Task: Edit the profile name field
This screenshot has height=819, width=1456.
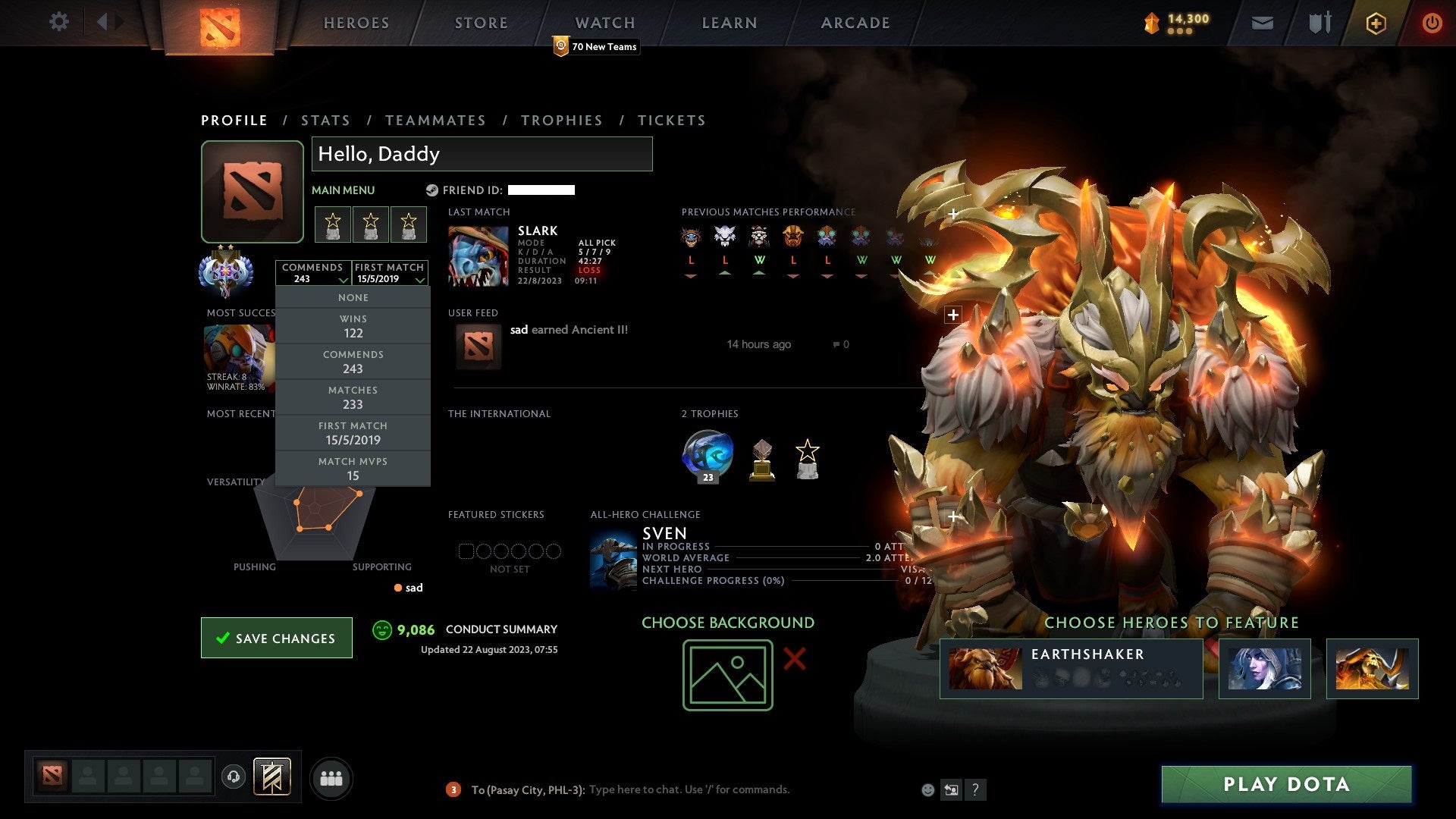Action: tap(482, 154)
